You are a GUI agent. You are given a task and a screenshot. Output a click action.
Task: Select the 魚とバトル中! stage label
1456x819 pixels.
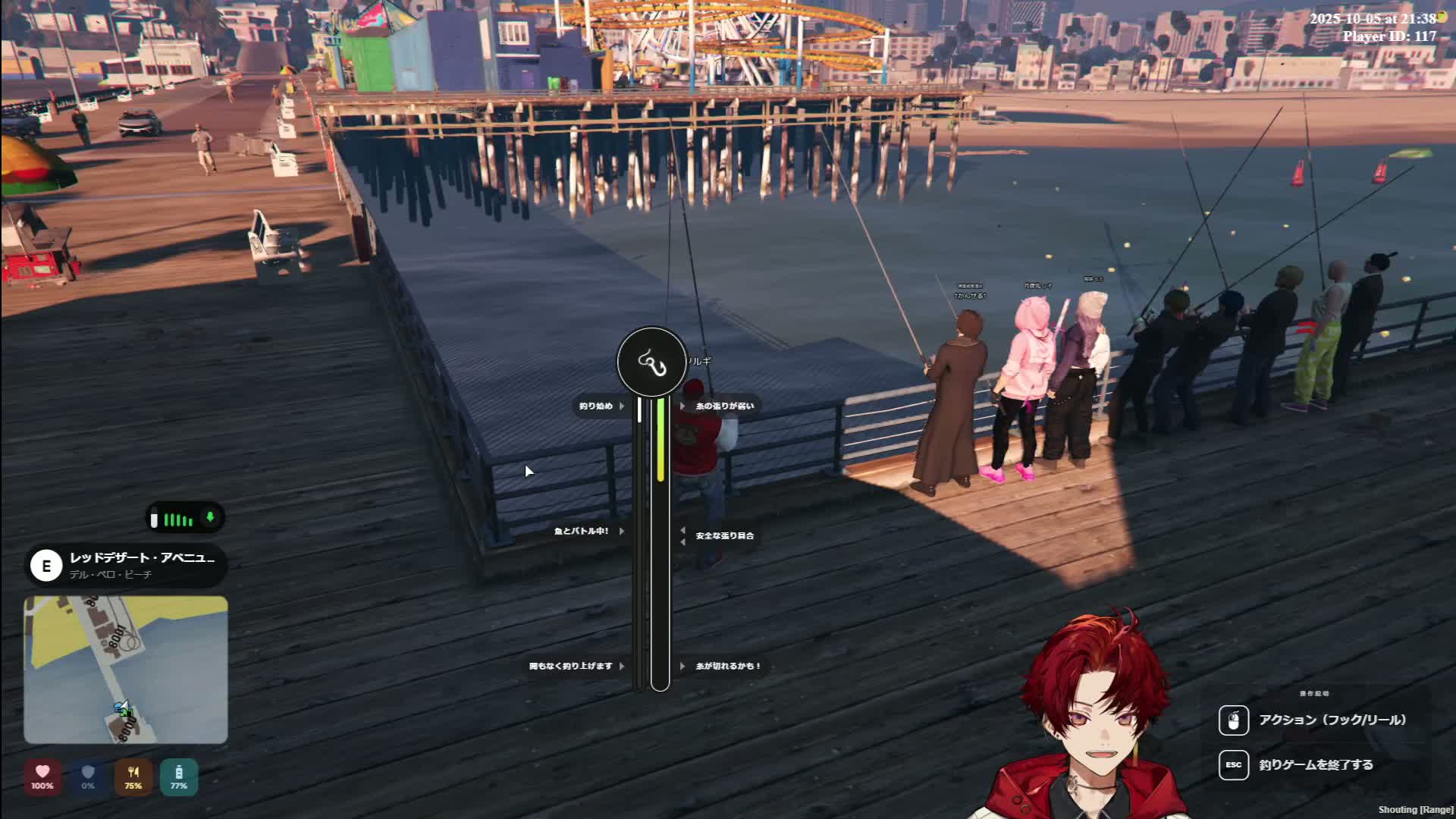click(582, 532)
